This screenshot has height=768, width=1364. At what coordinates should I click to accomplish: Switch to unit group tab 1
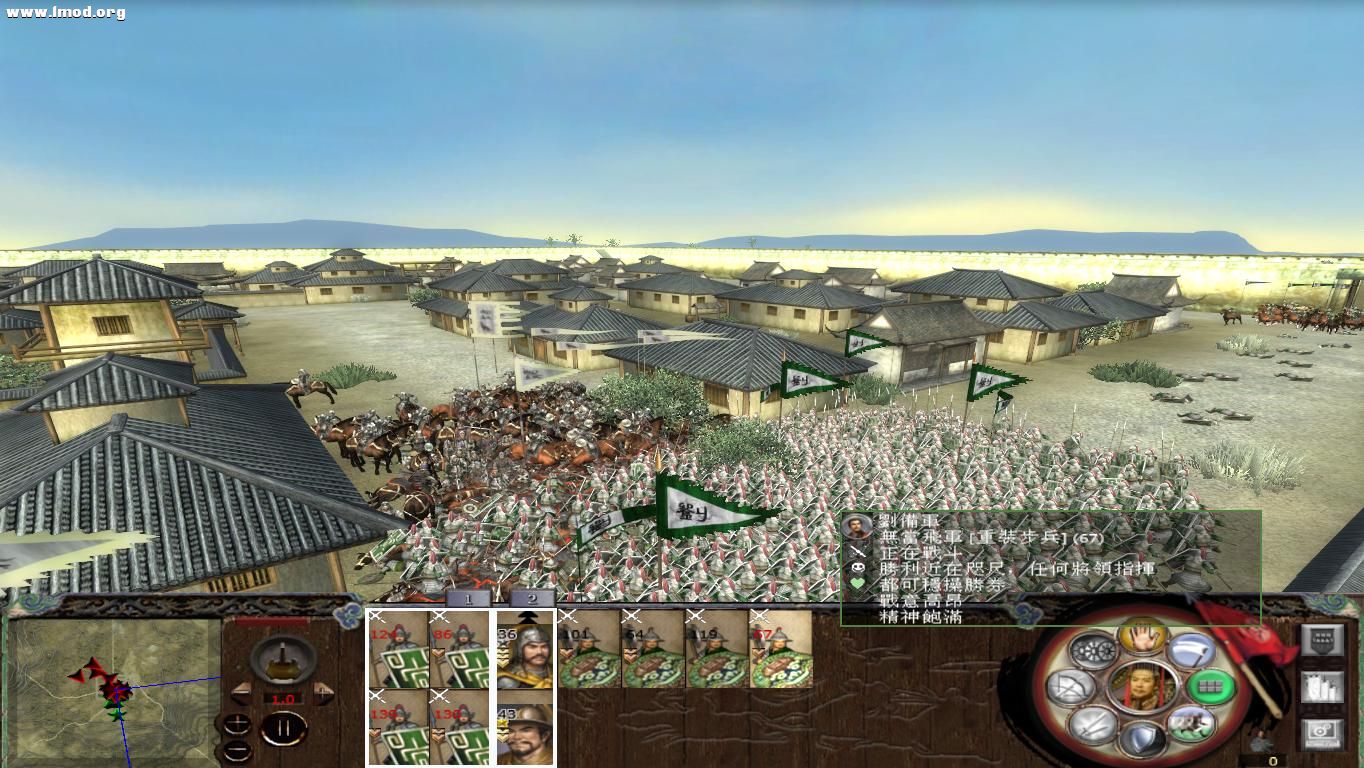(x=467, y=599)
